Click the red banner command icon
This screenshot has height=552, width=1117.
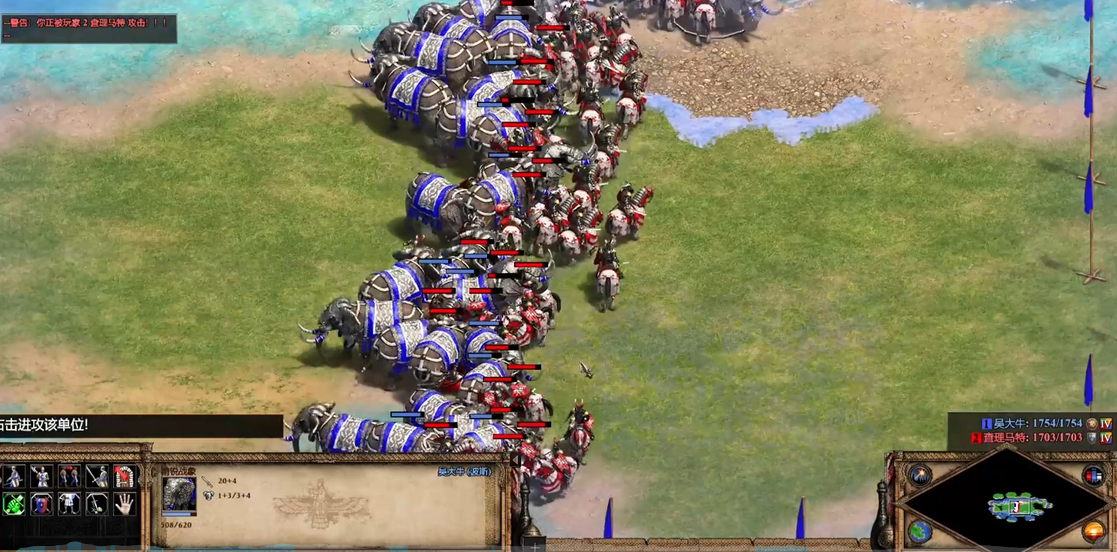click(x=124, y=476)
